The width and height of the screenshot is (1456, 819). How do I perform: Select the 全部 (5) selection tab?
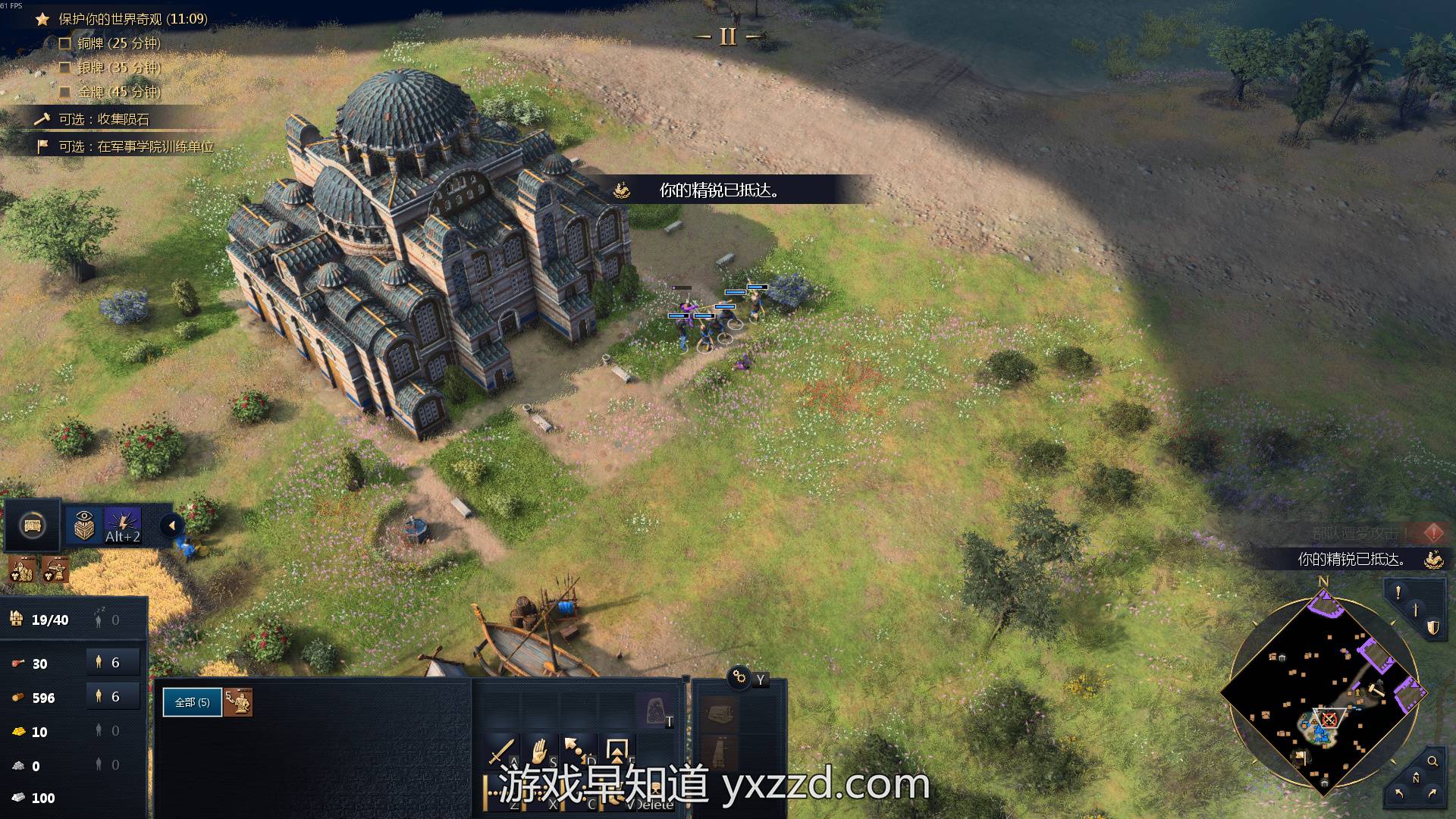point(192,702)
